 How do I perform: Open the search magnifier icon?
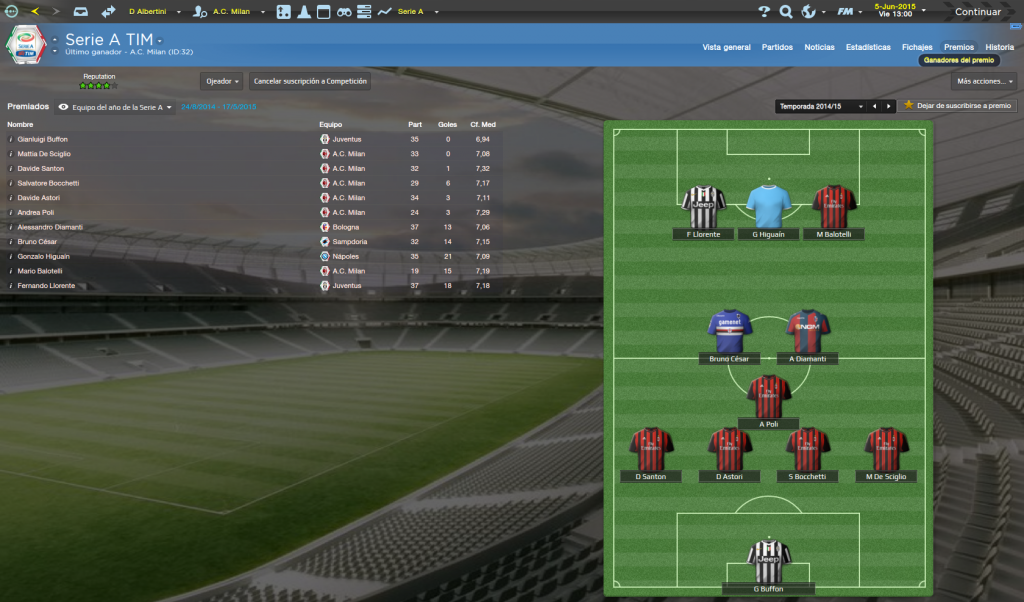(x=786, y=12)
